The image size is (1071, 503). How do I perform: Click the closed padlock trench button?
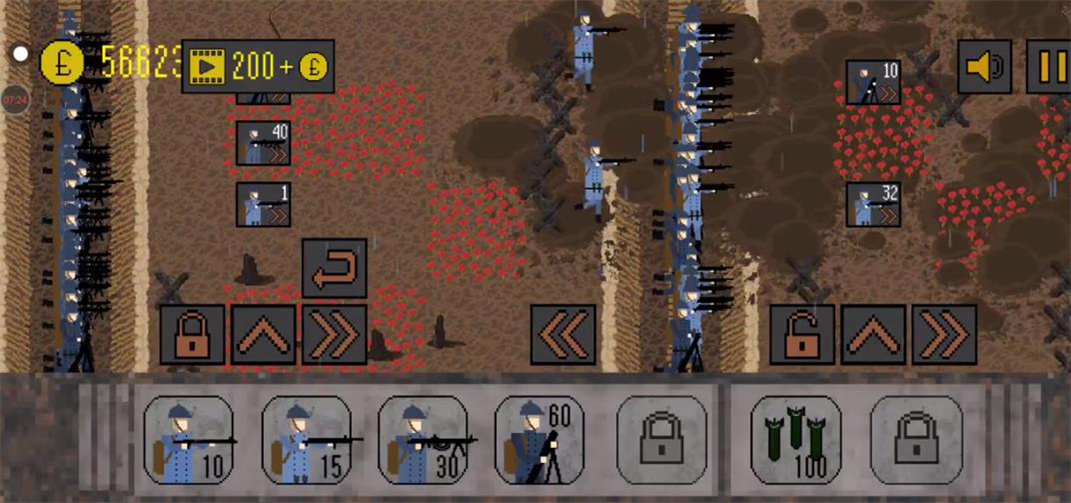pyautogui.click(x=192, y=334)
